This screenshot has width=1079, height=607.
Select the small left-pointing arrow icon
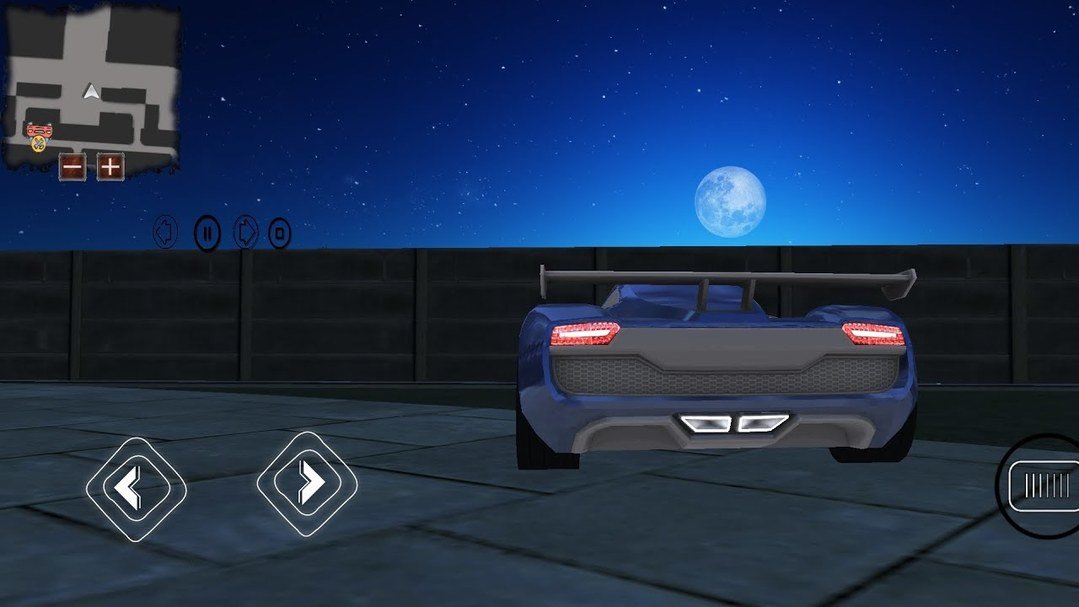165,233
